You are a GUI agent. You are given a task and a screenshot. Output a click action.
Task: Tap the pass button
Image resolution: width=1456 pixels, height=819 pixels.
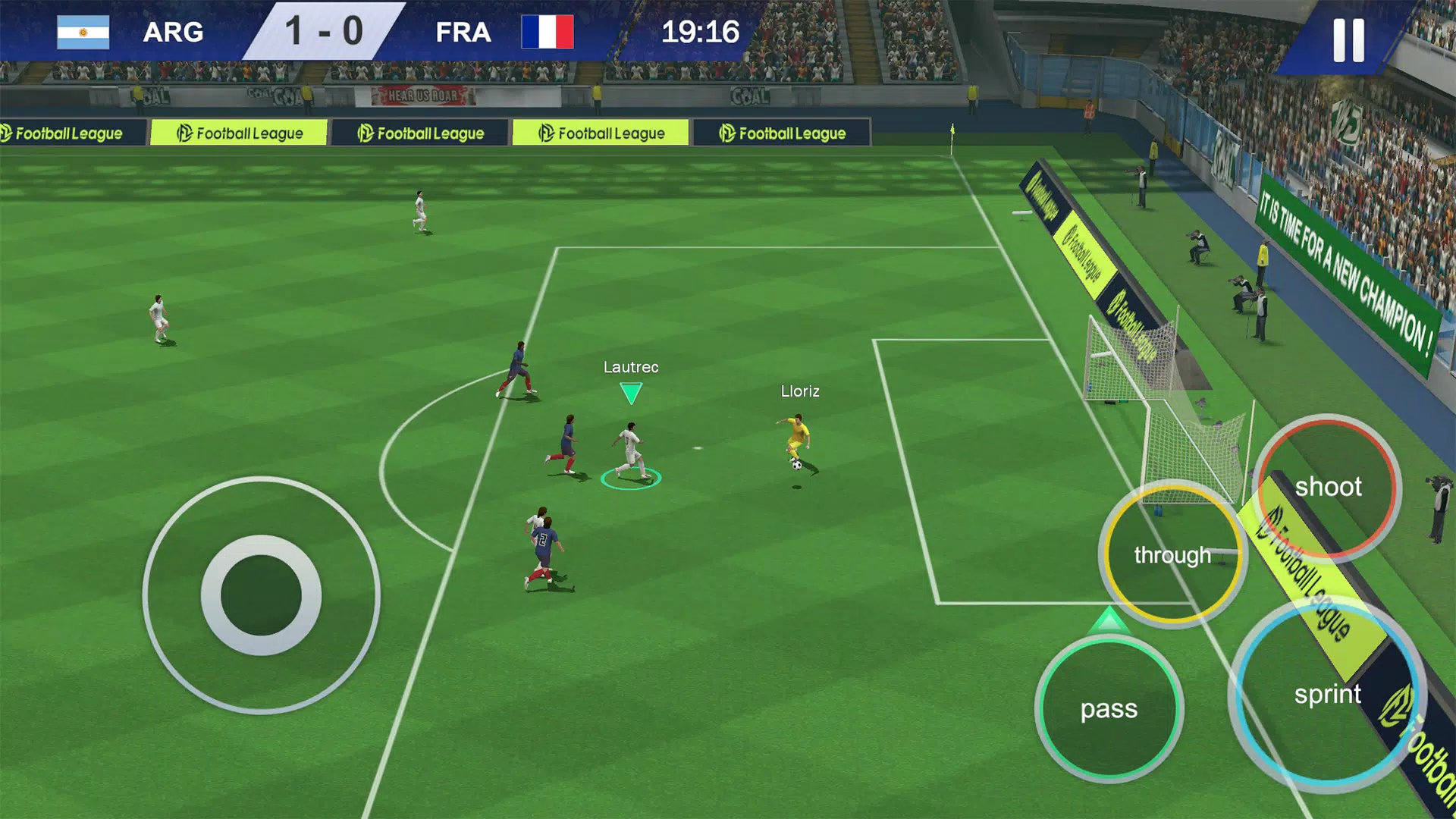pos(1109,709)
